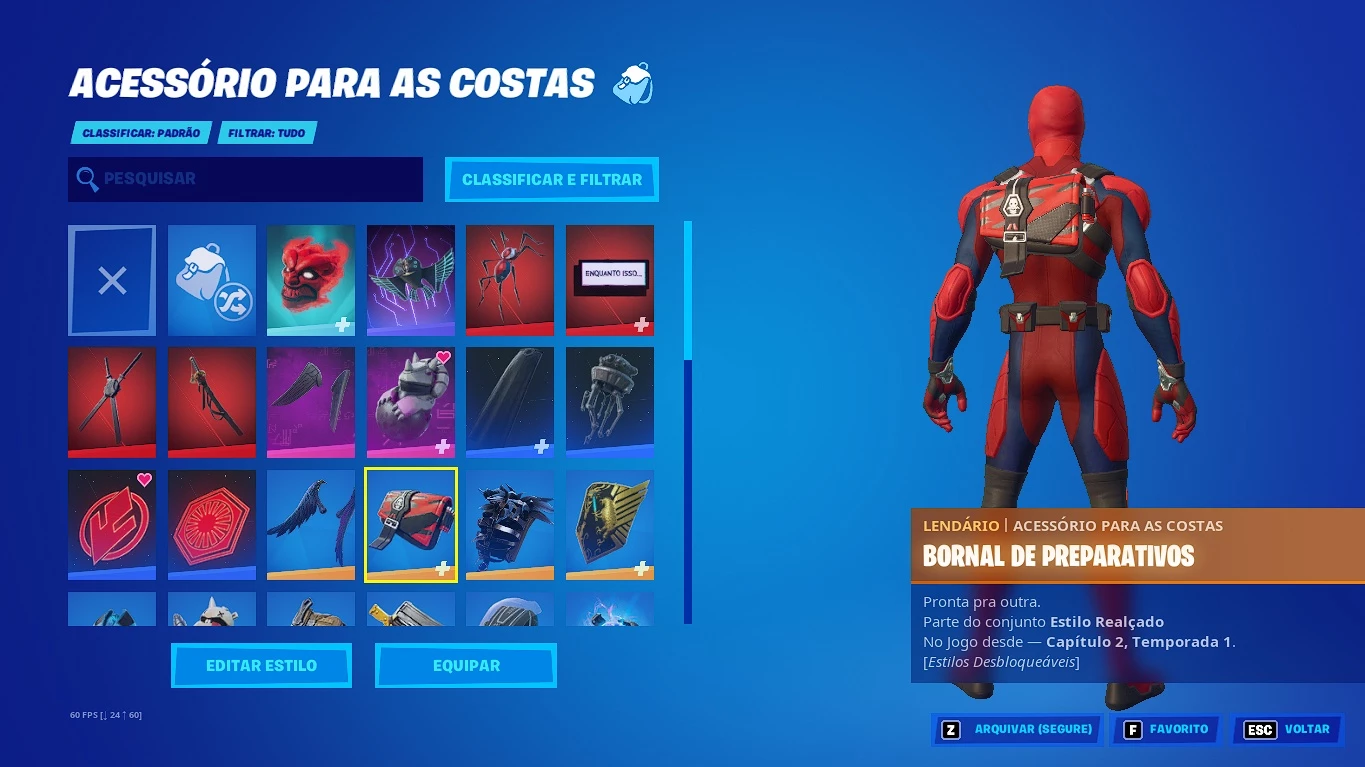
Task: Select the flaming red demon head back bling
Action: pos(311,280)
